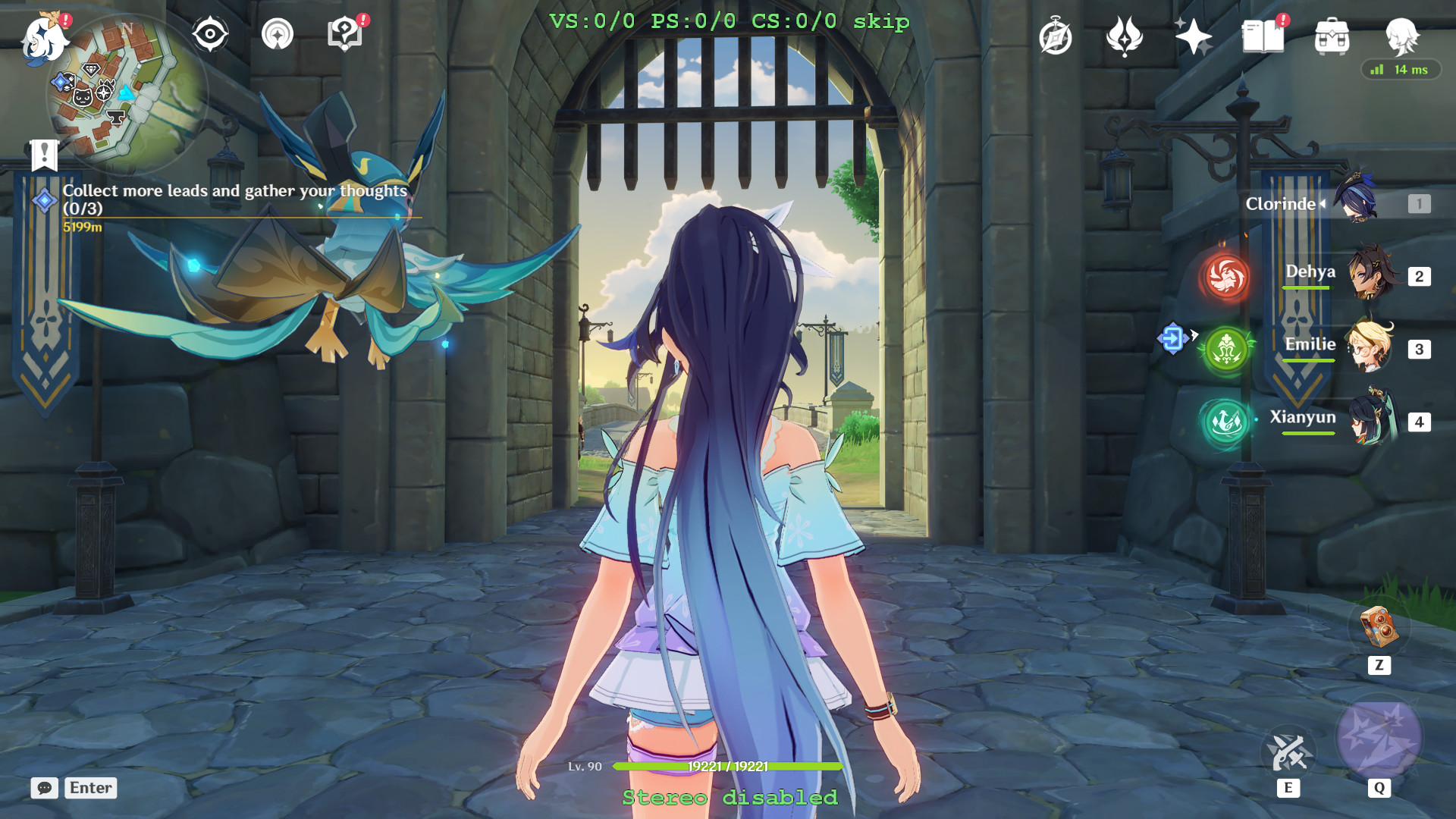The image size is (1456, 819).
Task: Open the Tutorial guide question-mark icon
Action: tap(345, 34)
